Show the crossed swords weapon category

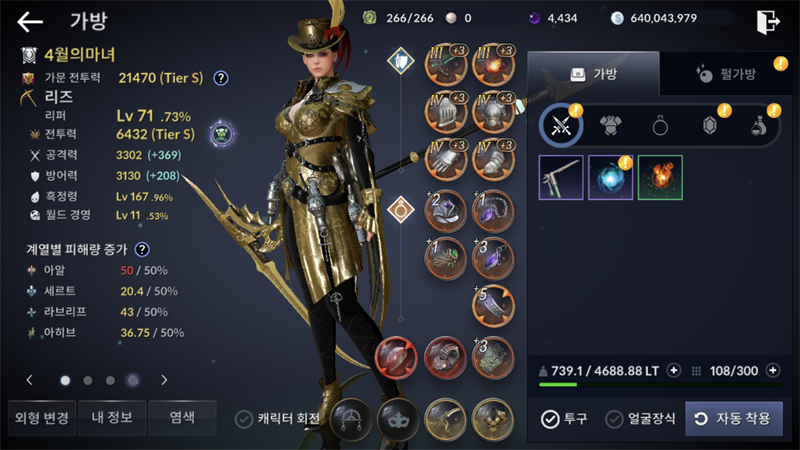561,125
